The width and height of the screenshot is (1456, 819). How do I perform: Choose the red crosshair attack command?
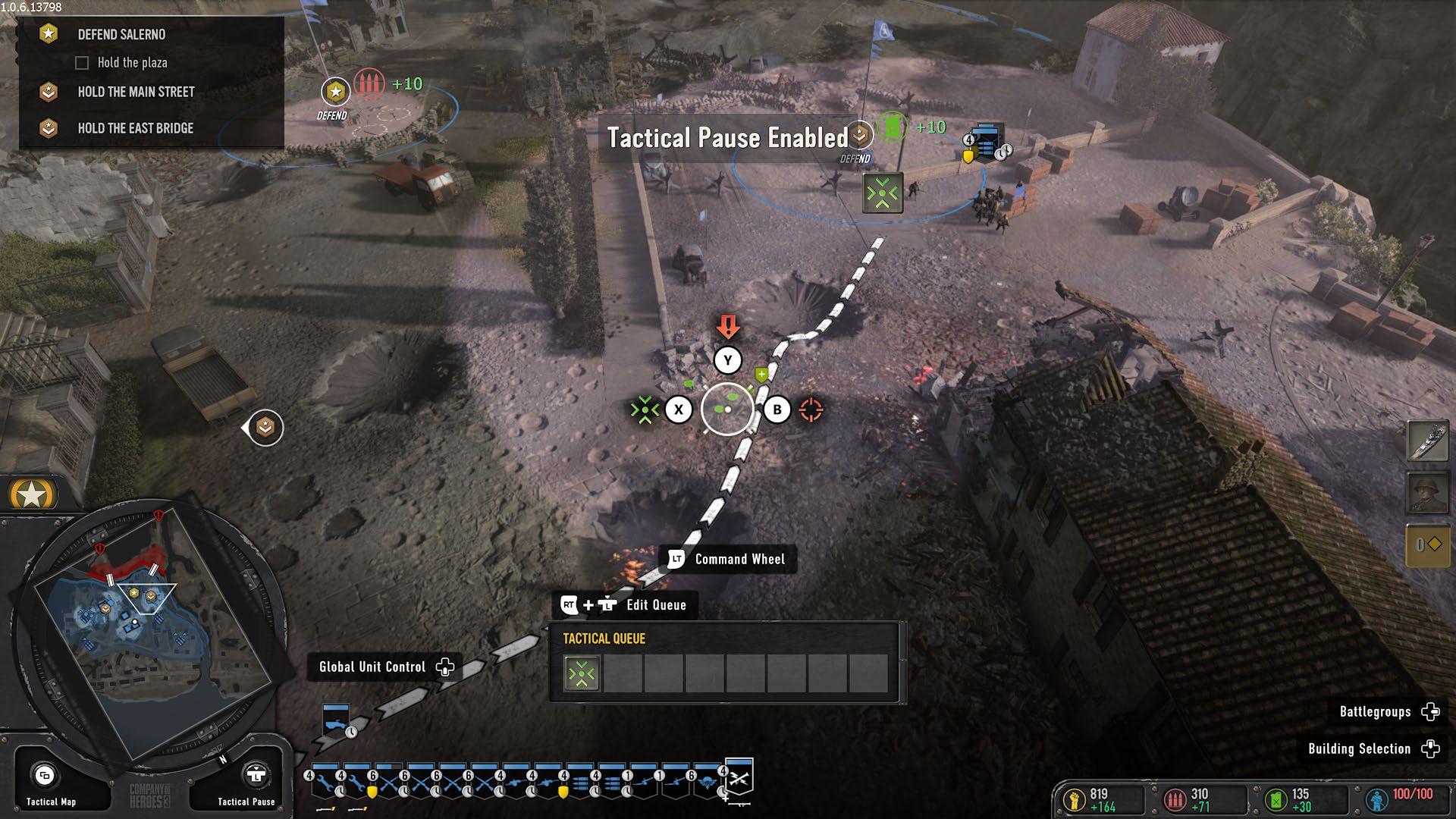click(811, 409)
